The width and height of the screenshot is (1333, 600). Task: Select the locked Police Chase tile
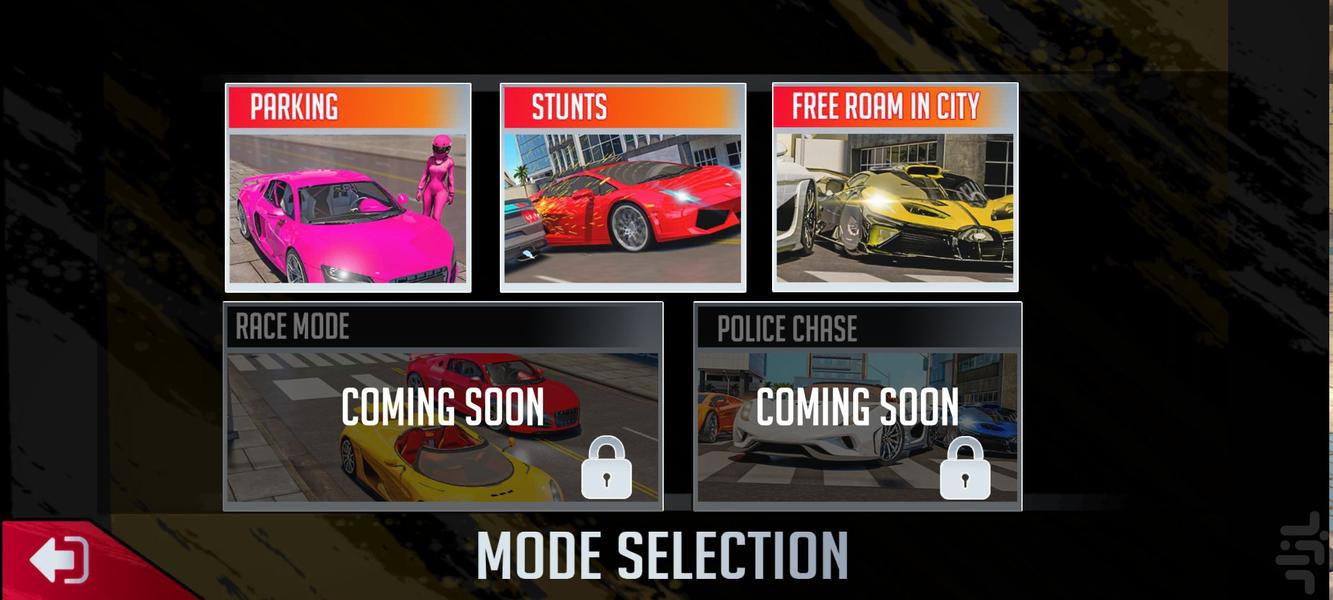[857, 407]
